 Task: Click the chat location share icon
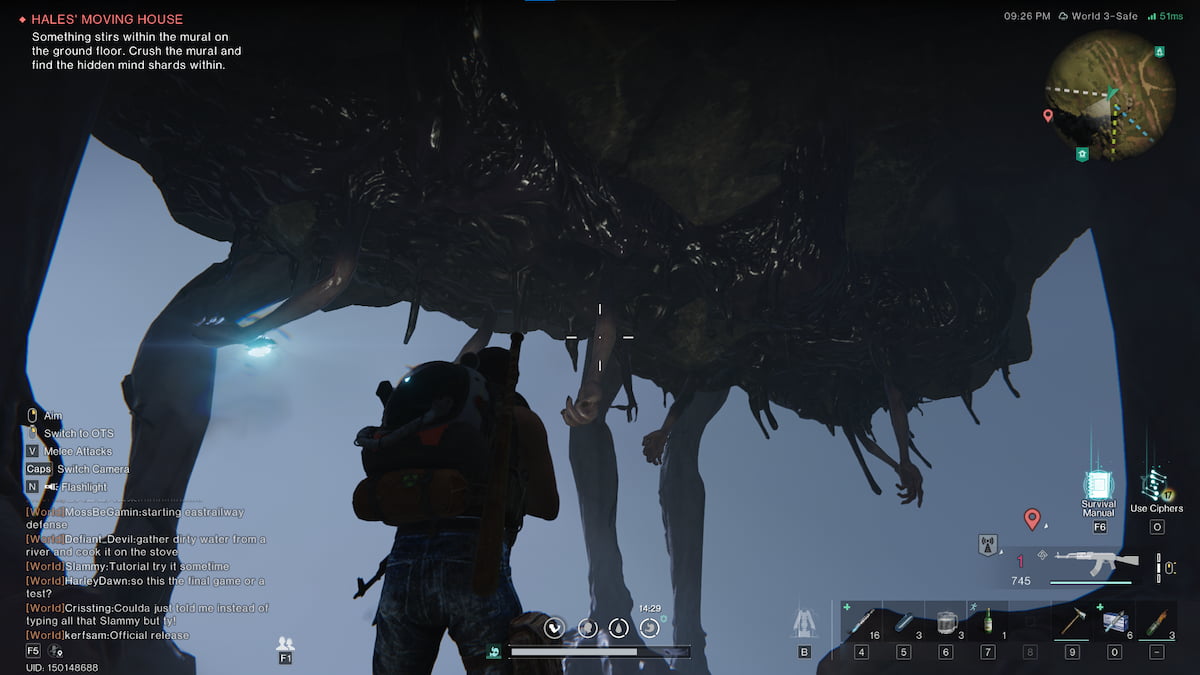57,652
